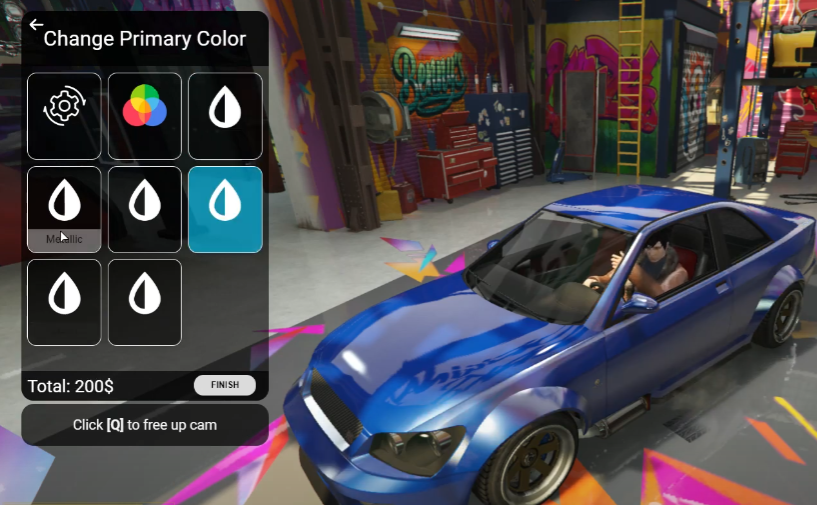Click the back arrow in menu header
This screenshot has height=505, width=817.
pyautogui.click(x=36, y=25)
